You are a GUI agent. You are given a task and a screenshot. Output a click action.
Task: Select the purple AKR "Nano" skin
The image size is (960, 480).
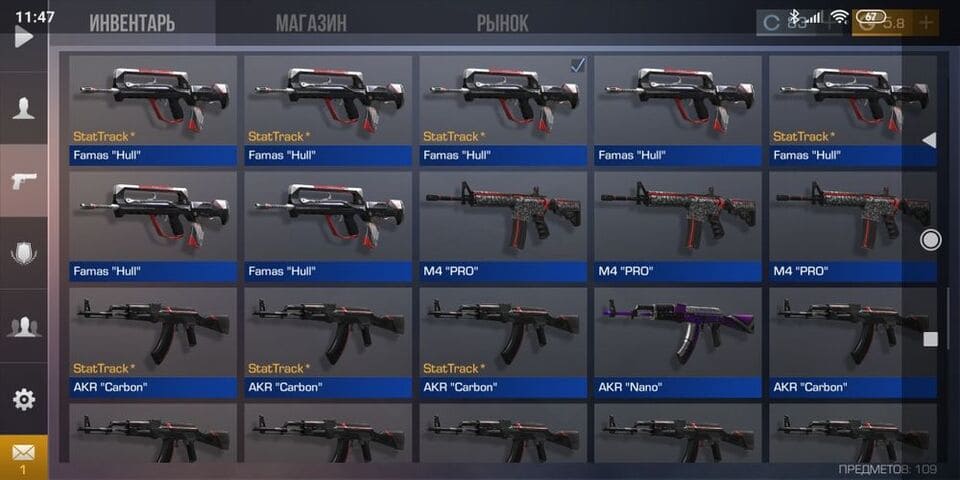(679, 342)
